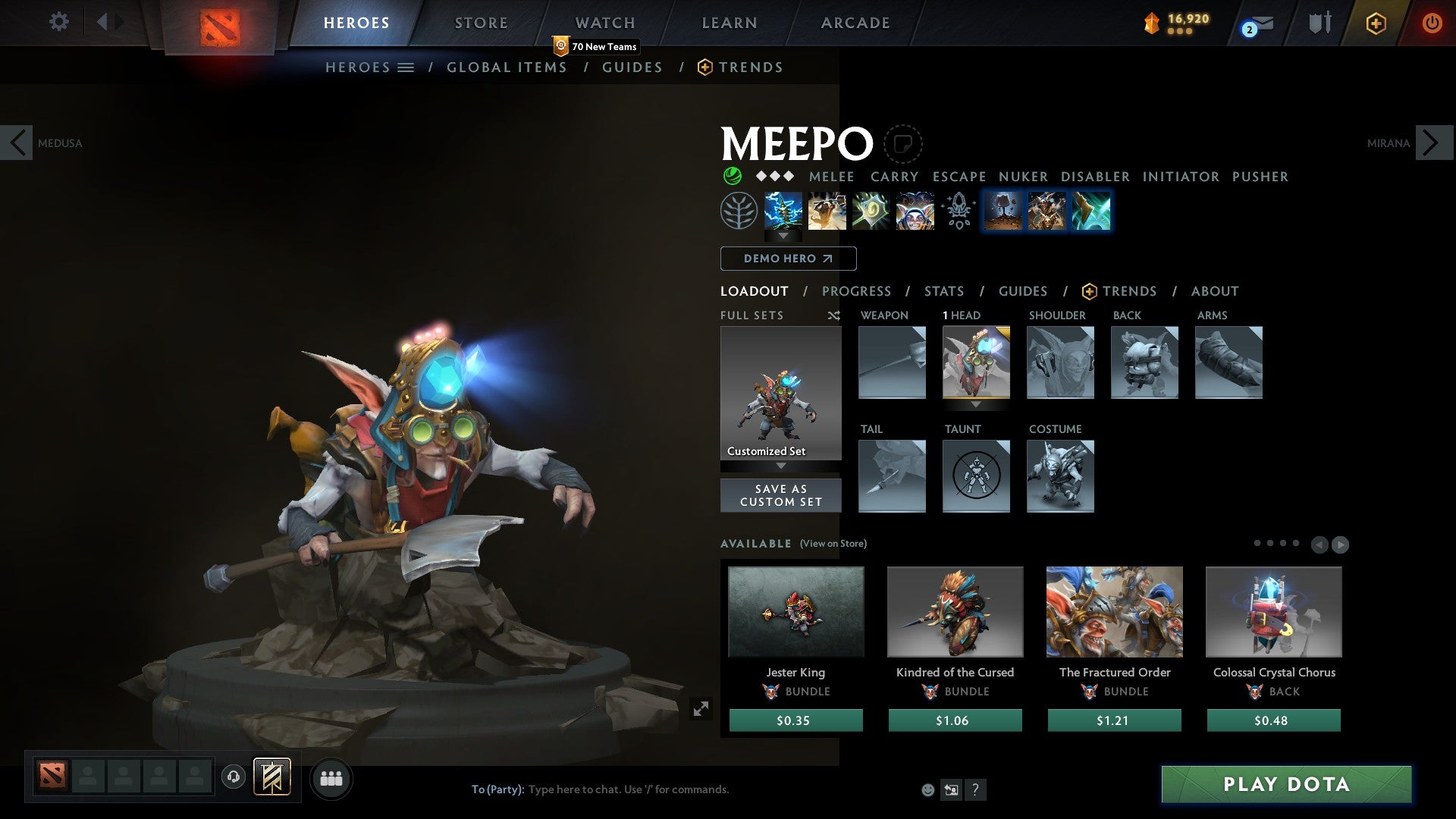Click the voice chat headset icon
Viewport: 1456px width, 819px height.
pos(234,777)
